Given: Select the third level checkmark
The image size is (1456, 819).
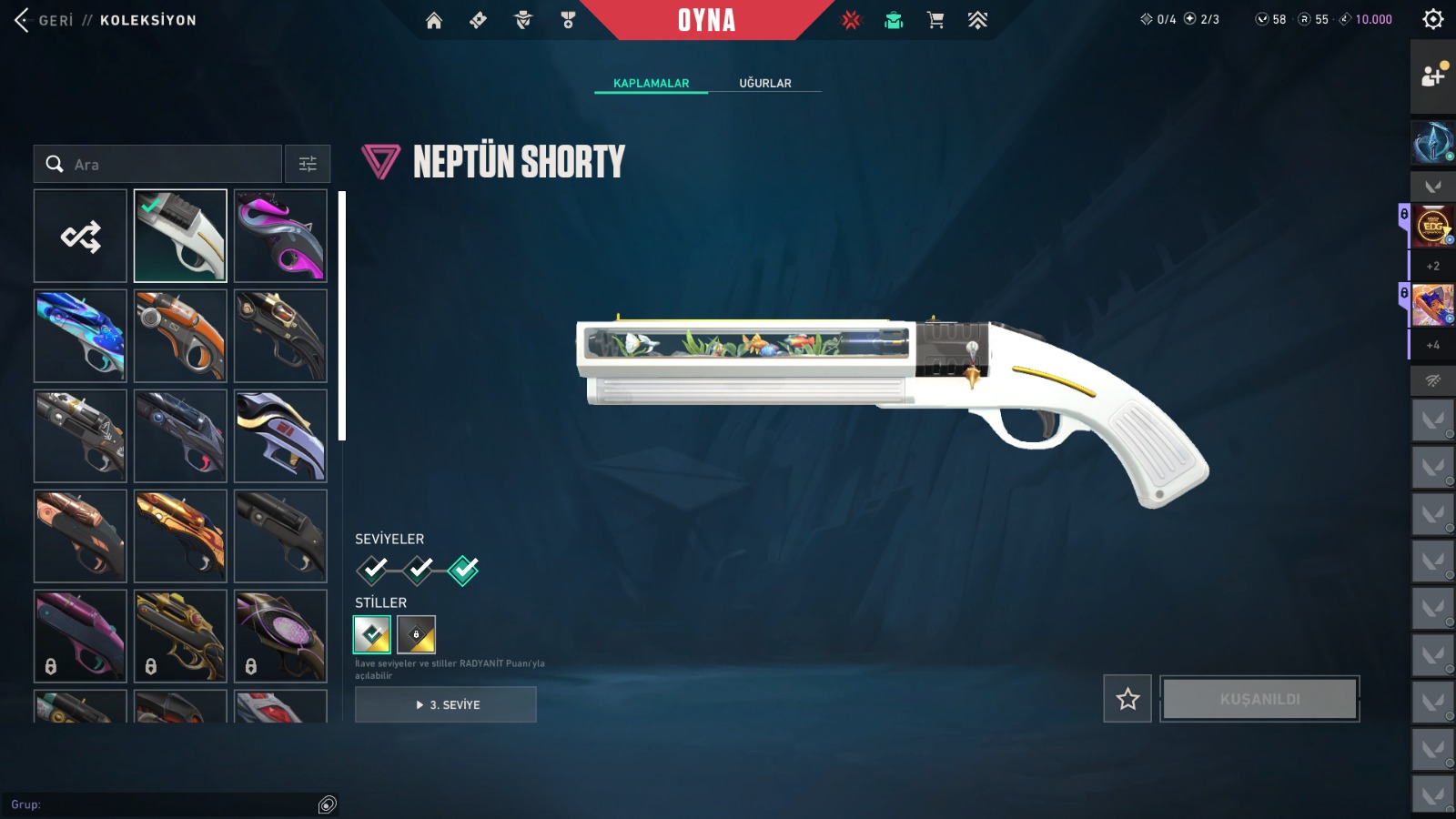Looking at the screenshot, I should [x=463, y=570].
